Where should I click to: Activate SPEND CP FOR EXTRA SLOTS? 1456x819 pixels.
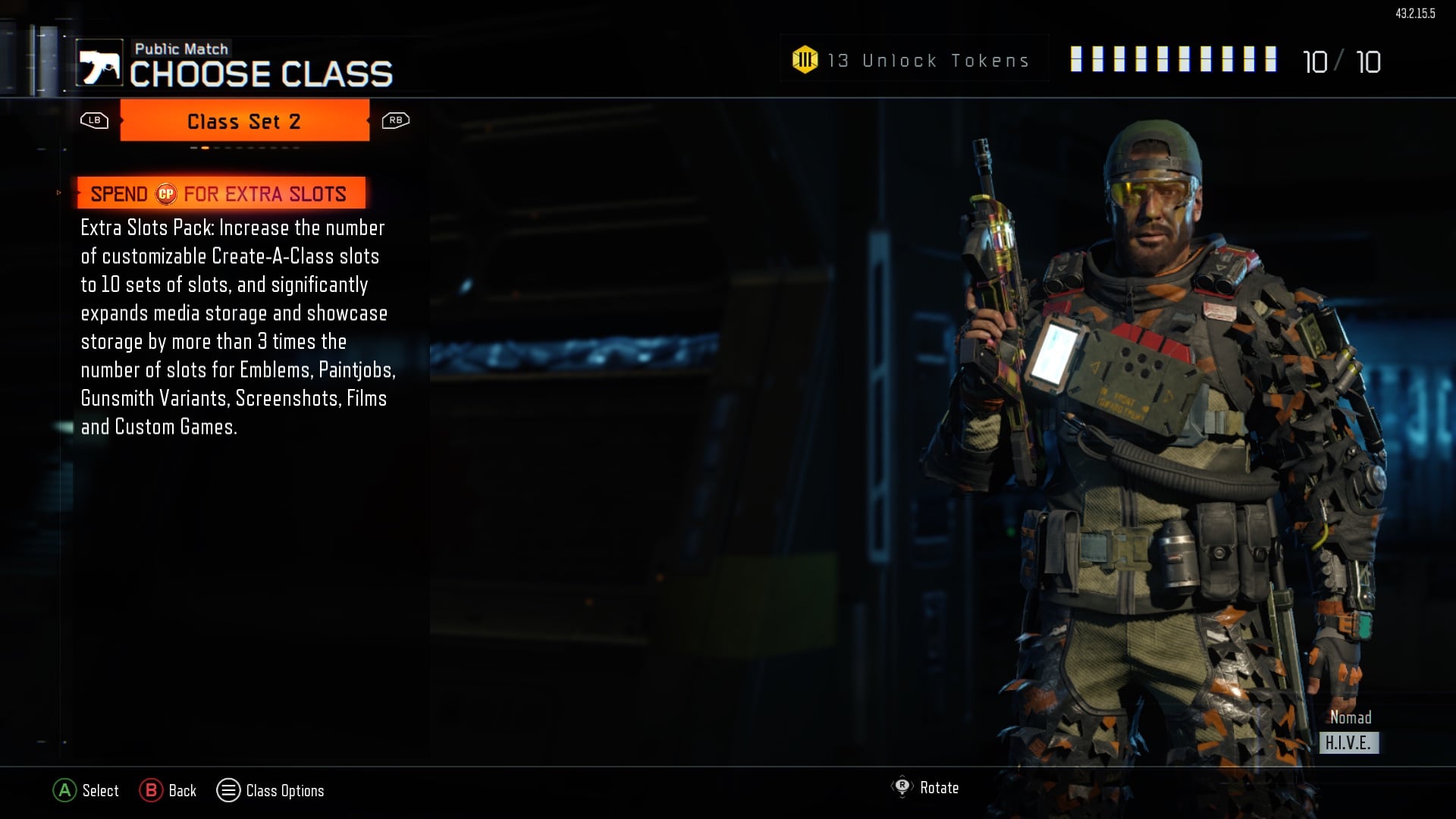point(220,193)
